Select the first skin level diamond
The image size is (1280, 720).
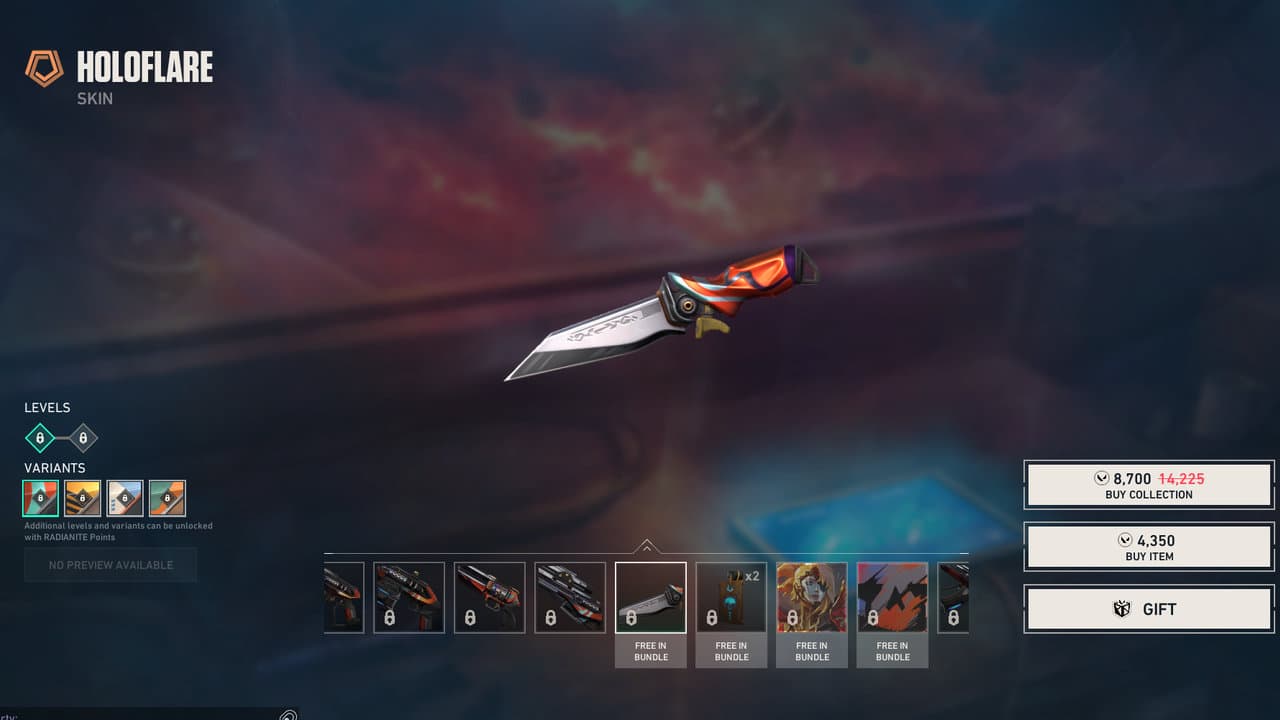(x=40, y=438)
